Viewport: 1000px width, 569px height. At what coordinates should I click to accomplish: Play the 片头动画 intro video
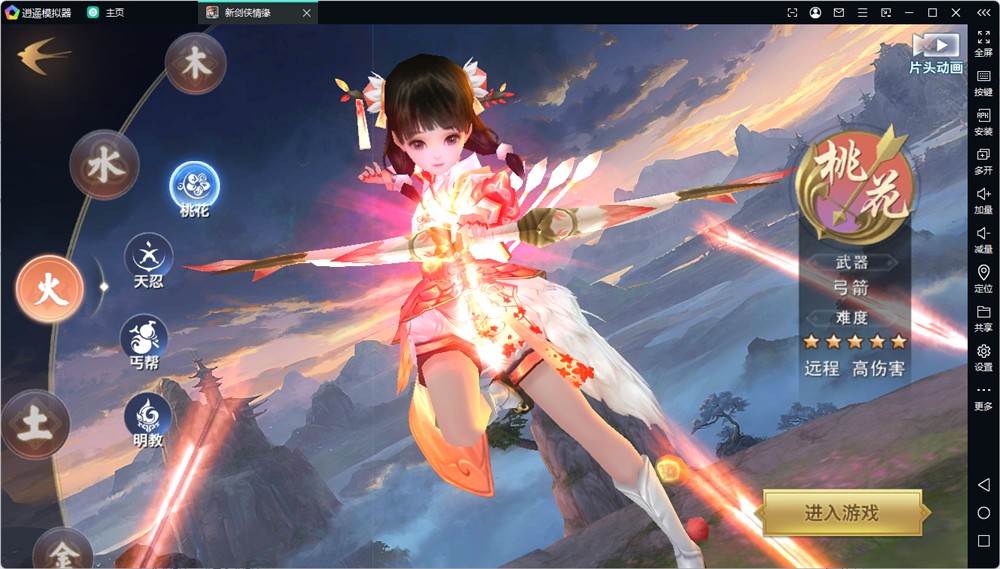pos(935,46)
